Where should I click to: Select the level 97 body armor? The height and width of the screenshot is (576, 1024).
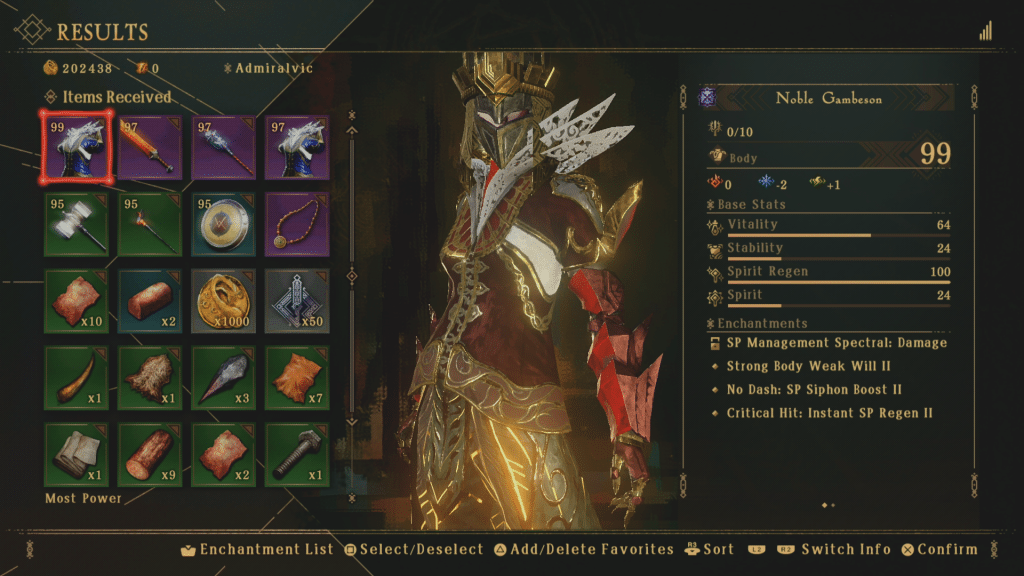tap(297, 147)
